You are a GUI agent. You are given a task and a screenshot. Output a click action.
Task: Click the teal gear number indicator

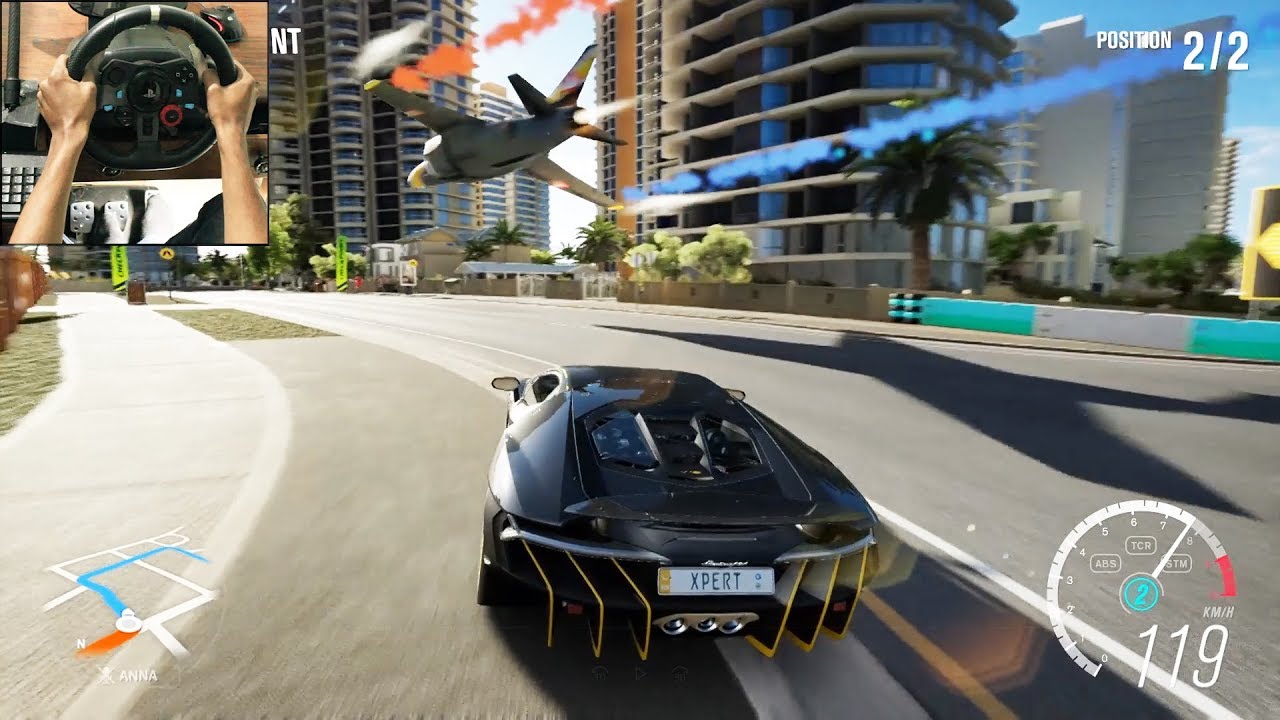click(x=1142, y=592)
